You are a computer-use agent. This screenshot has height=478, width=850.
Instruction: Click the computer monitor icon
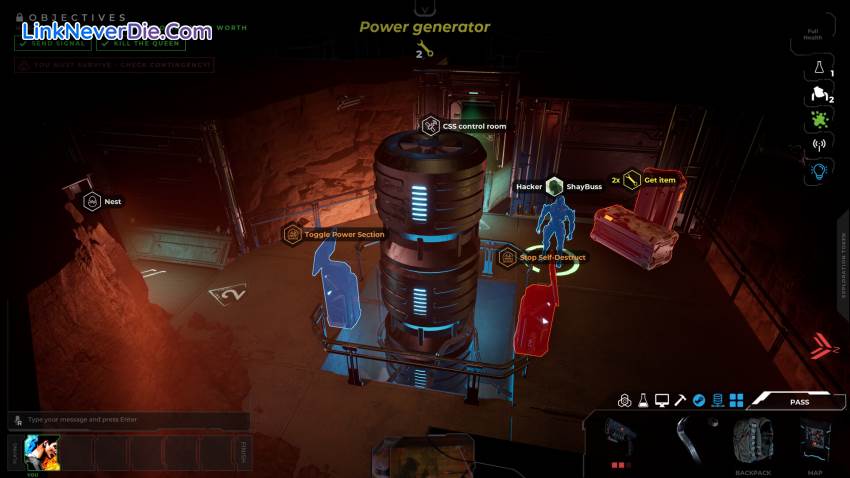click(x=661, y=401)
